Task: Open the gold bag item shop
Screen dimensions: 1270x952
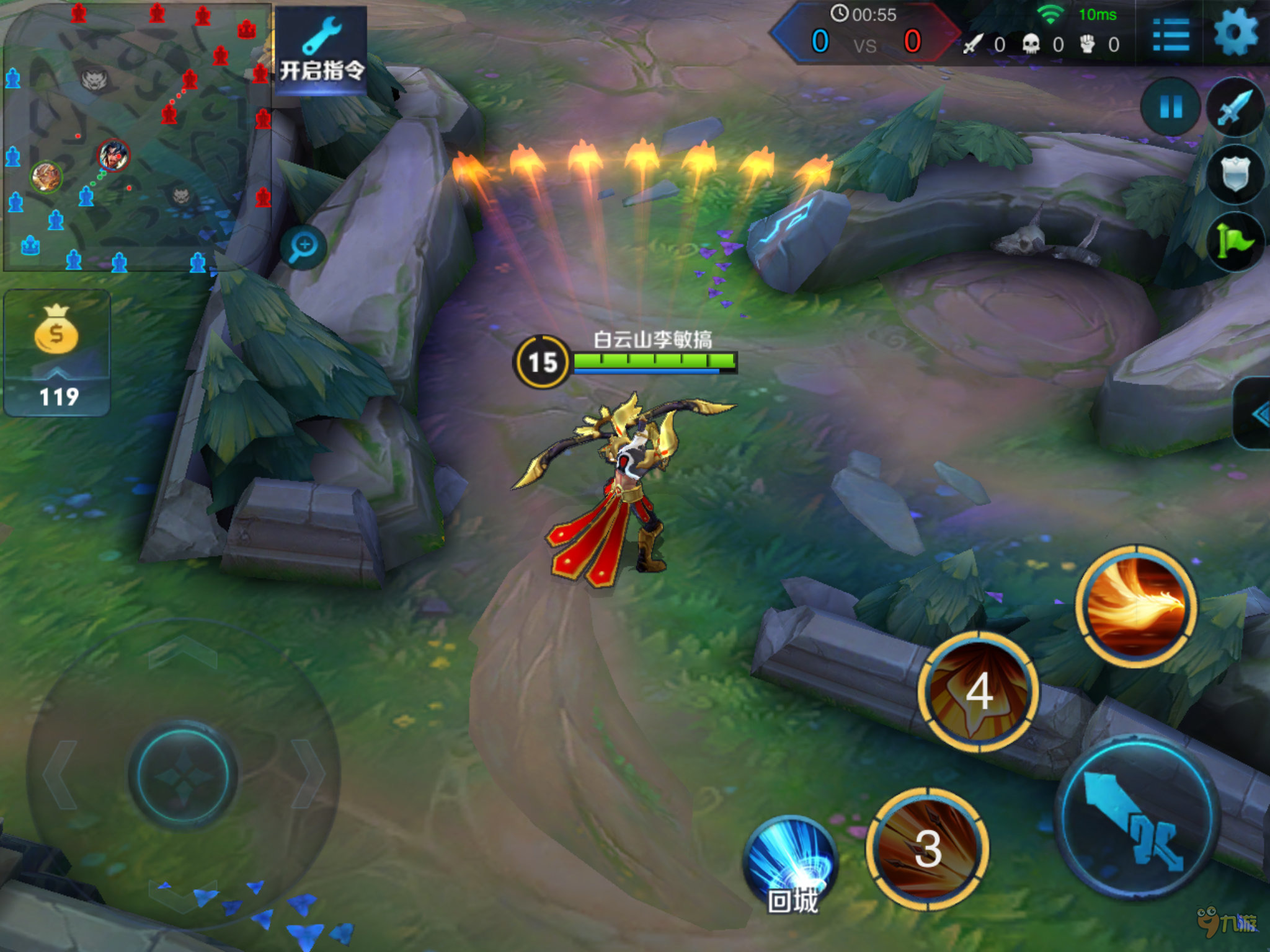Action: click(57, 352)
